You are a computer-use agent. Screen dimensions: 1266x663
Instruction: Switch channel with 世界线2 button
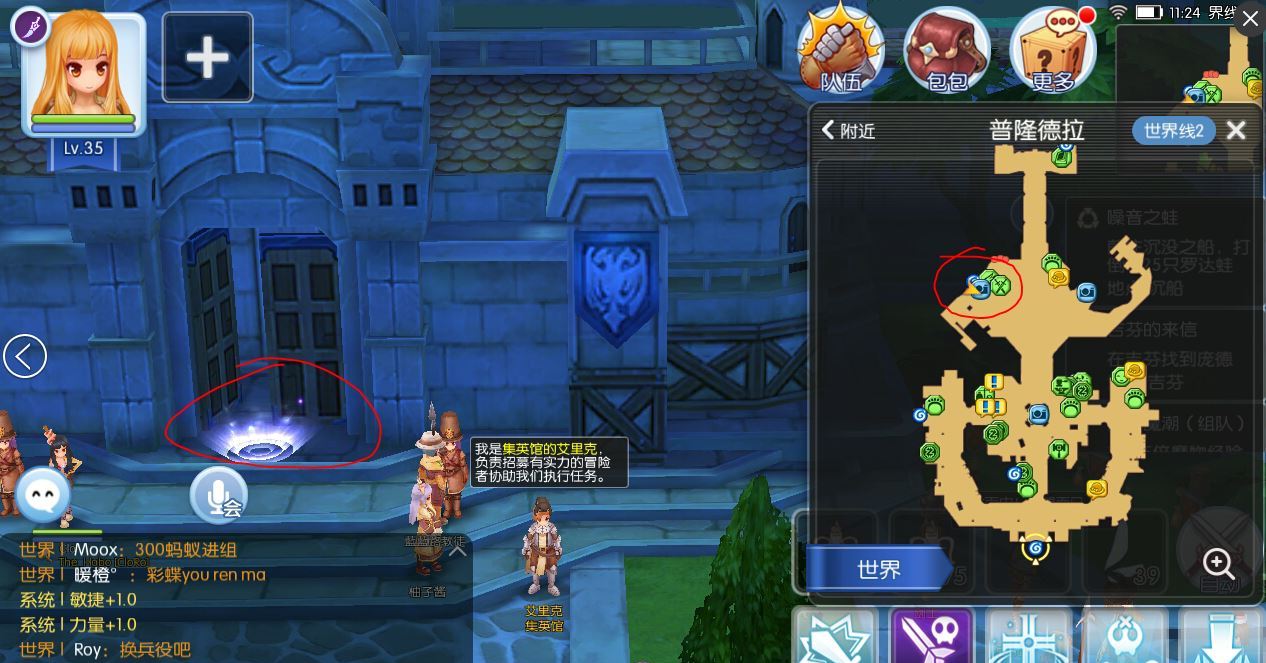[x=1173, y=131]
